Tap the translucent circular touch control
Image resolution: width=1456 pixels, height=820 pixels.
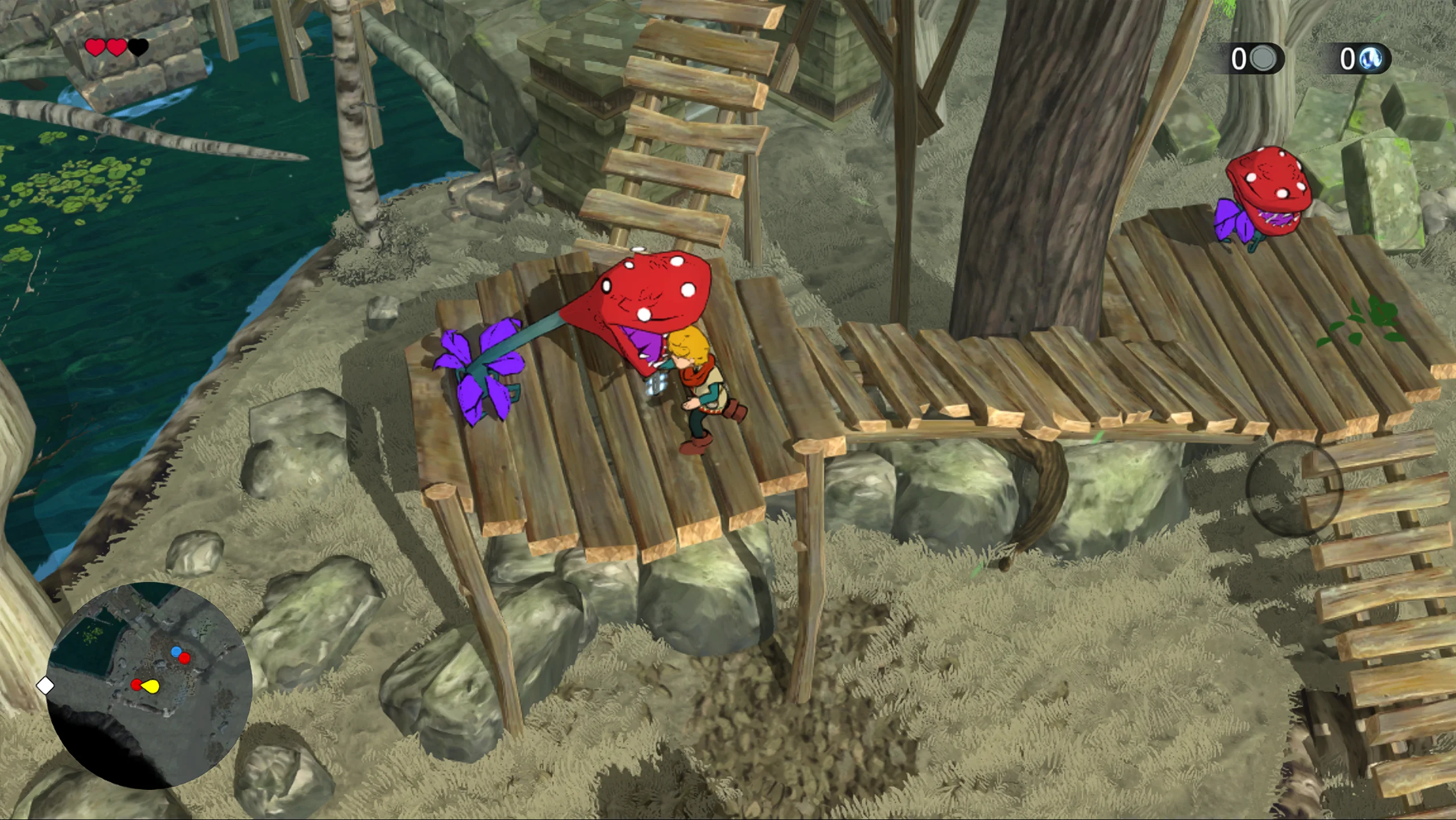1294,488
